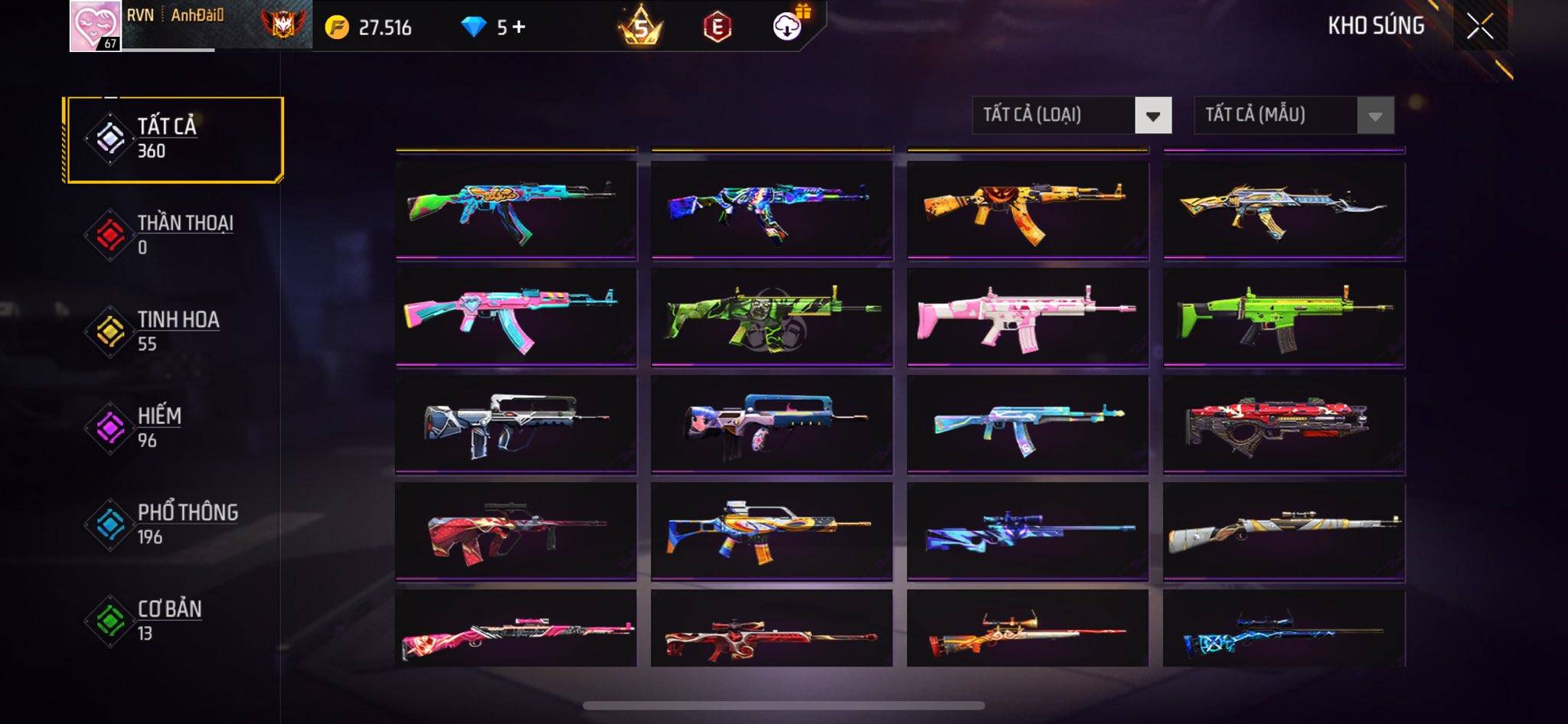Choose the pink heart AK skin
The image size is (1568, 724).
click(516, 316)
